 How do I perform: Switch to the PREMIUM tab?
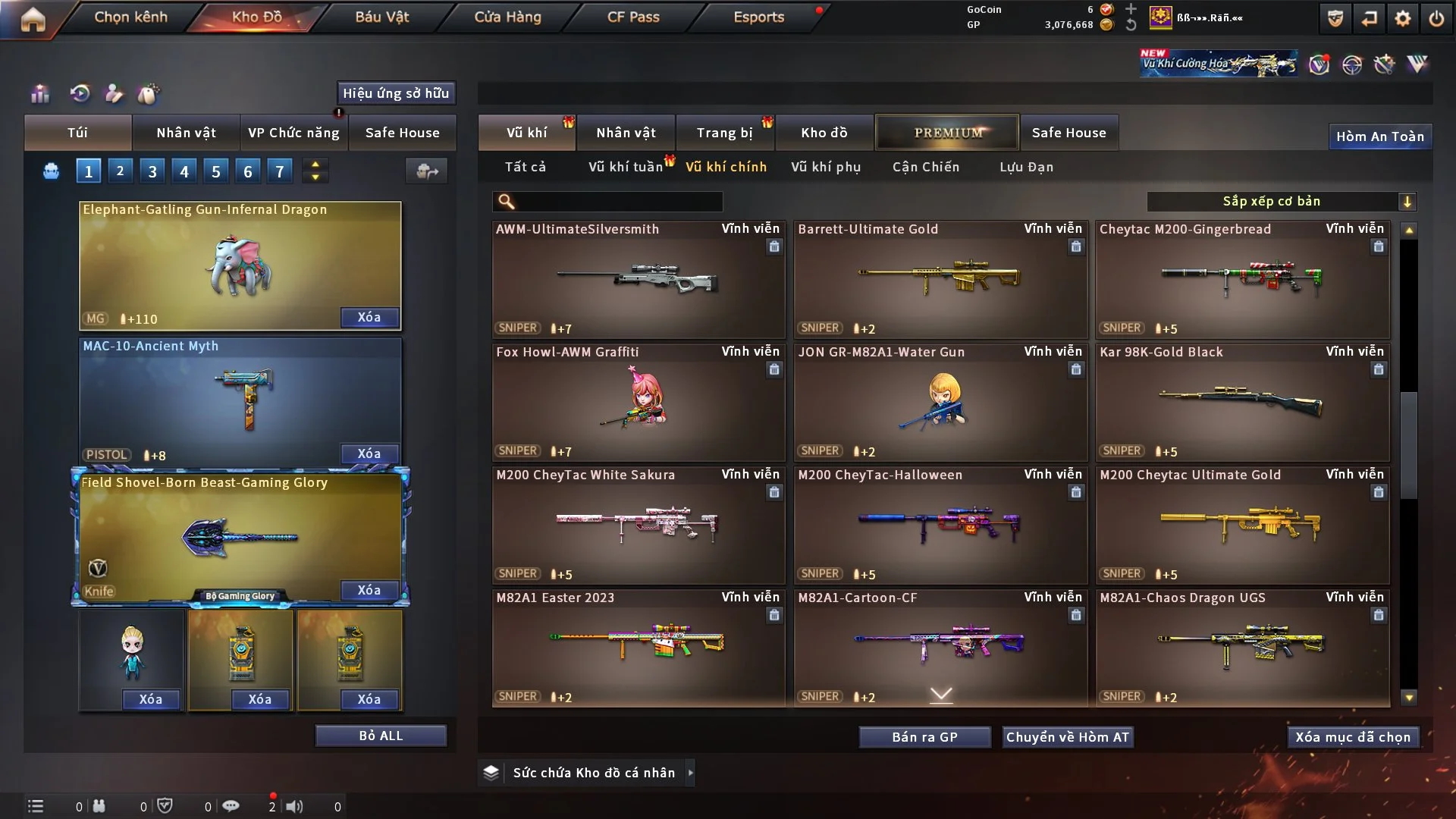coord(947,133)
